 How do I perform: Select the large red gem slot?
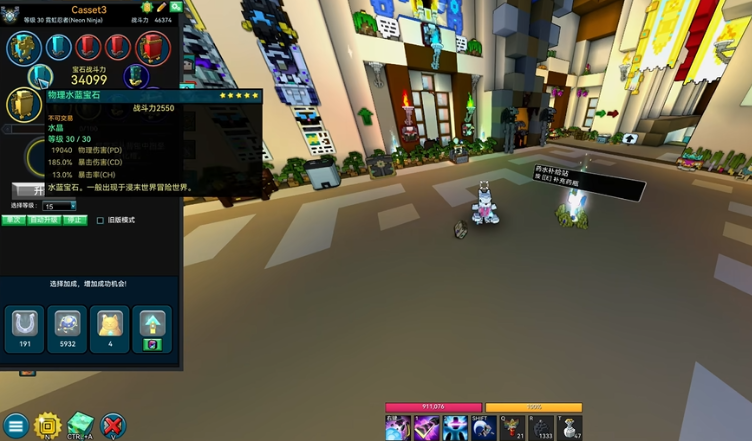(x=153, y=47)
